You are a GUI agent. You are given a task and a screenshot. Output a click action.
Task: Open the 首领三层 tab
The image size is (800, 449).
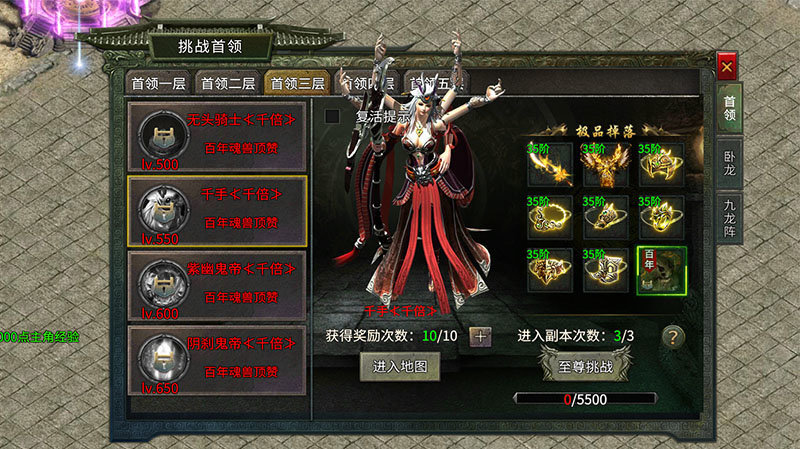pyautogui.click(x=297, y=83)
